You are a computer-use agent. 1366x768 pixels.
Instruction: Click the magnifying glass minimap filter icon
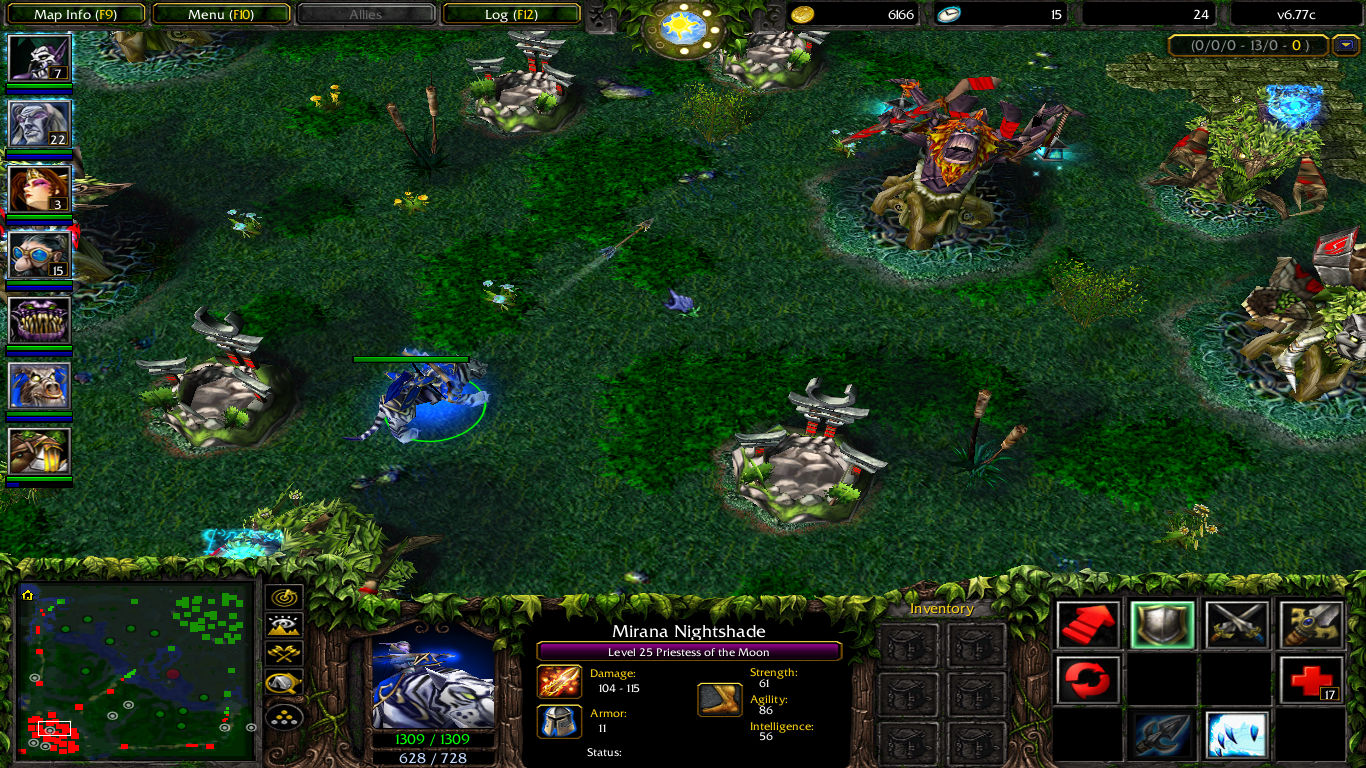coord(283,683)
